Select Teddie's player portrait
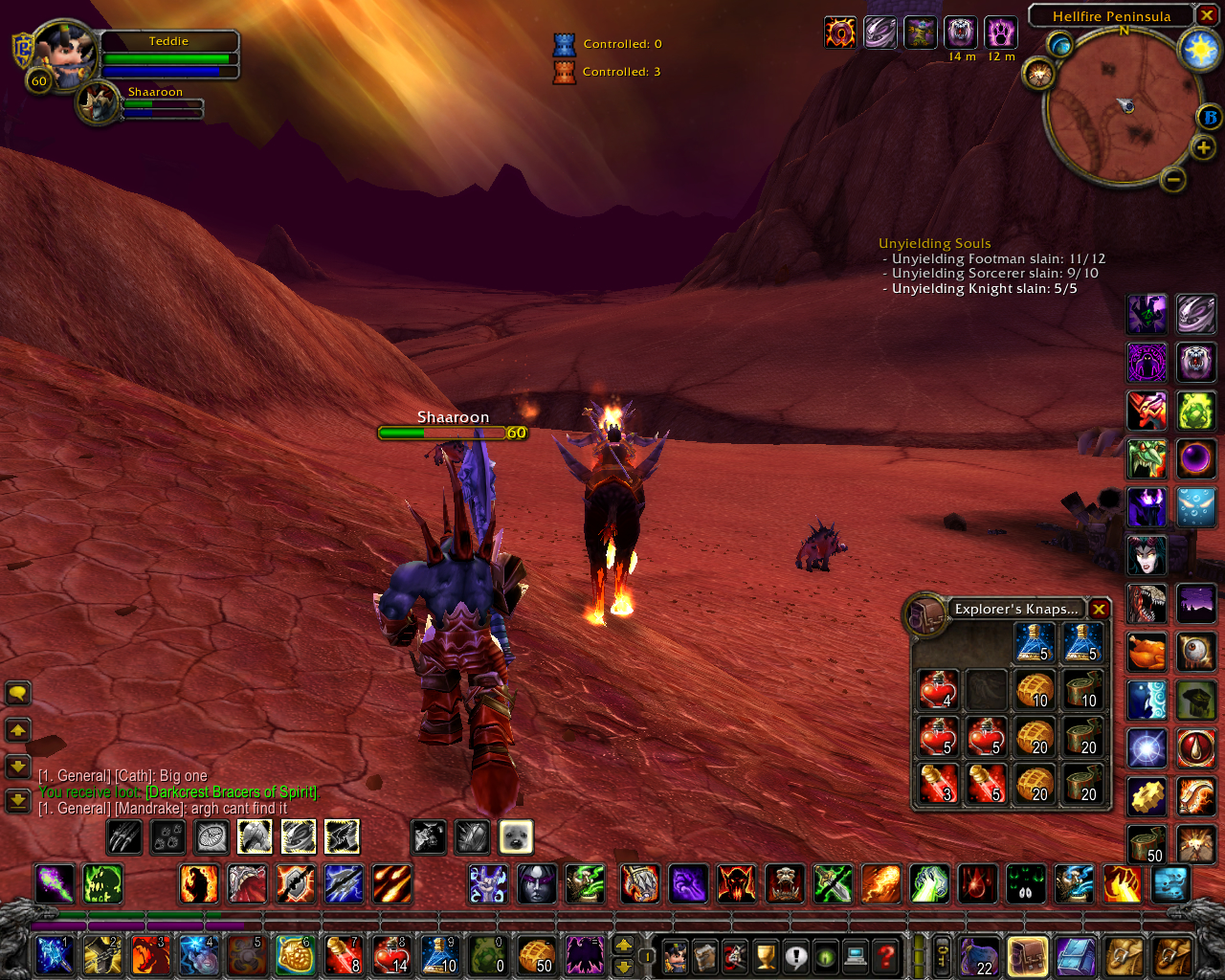1225x980 pixels. [64, 57]
